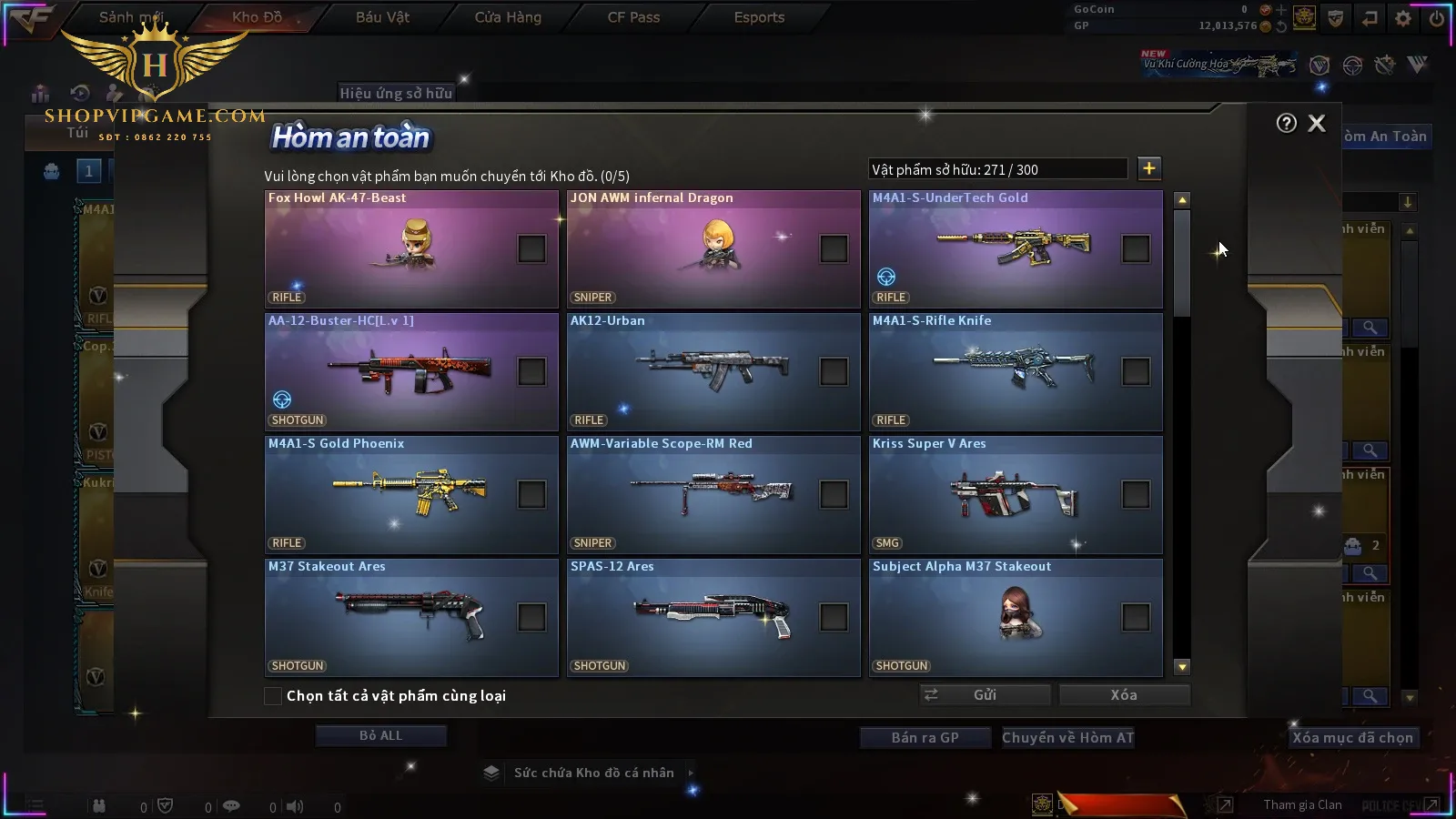Open settings via the gear icon
The width and height of the screenshot is (1456, 819).
(1403, 18)
